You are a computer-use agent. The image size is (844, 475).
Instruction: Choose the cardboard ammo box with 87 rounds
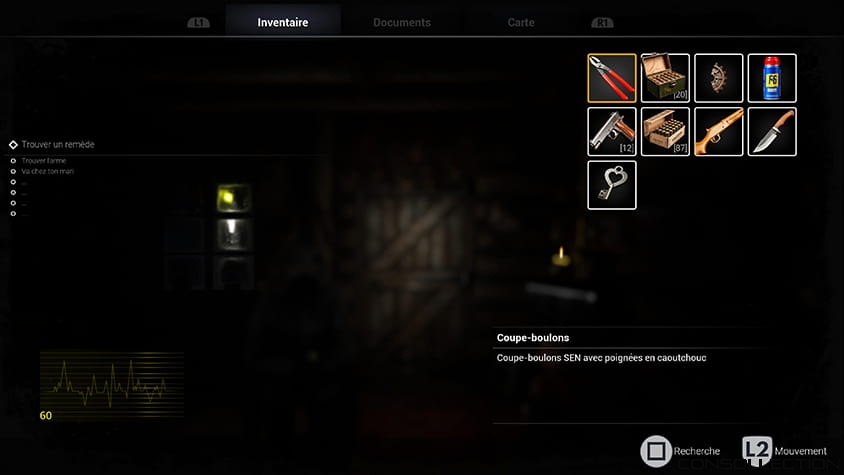pos(665,132)
